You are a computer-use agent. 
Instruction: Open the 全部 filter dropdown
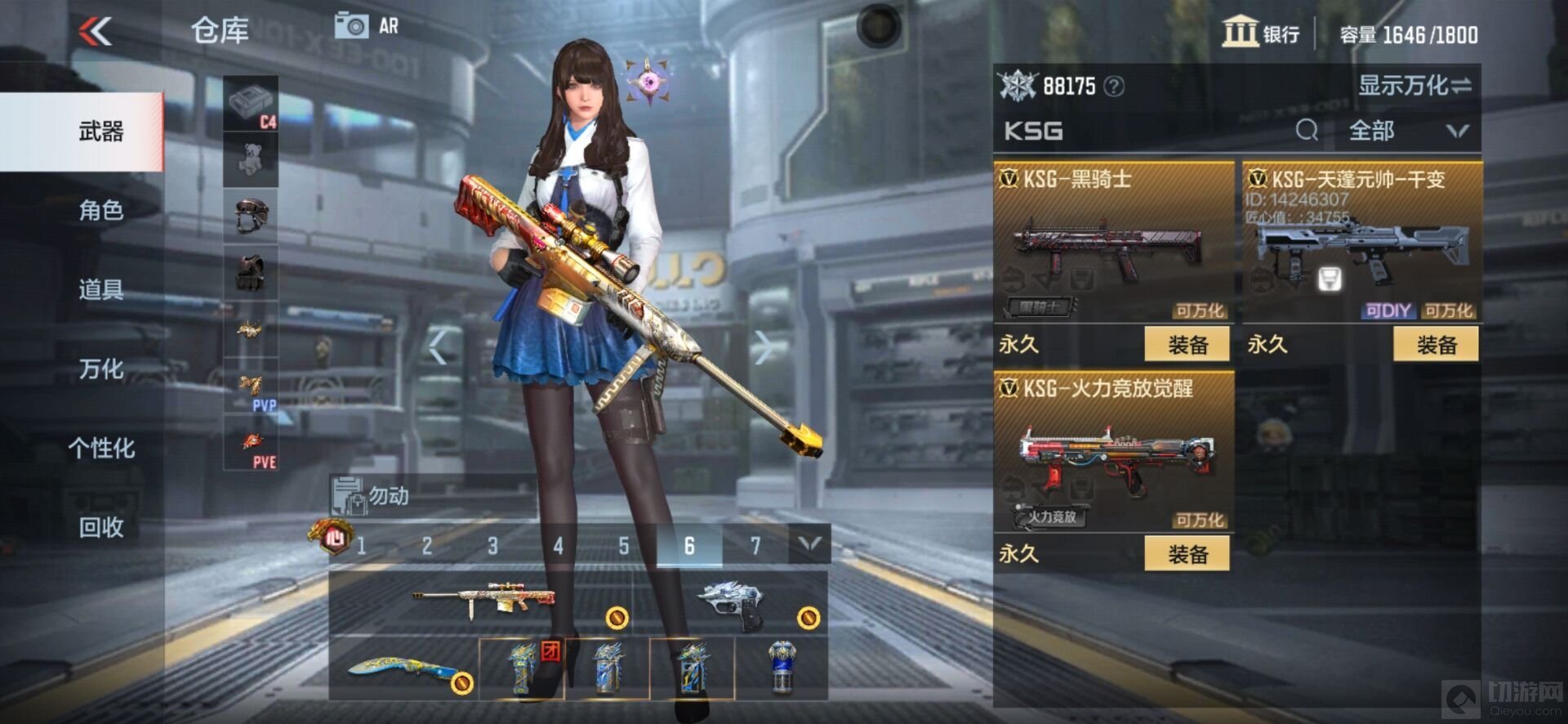1407,131
